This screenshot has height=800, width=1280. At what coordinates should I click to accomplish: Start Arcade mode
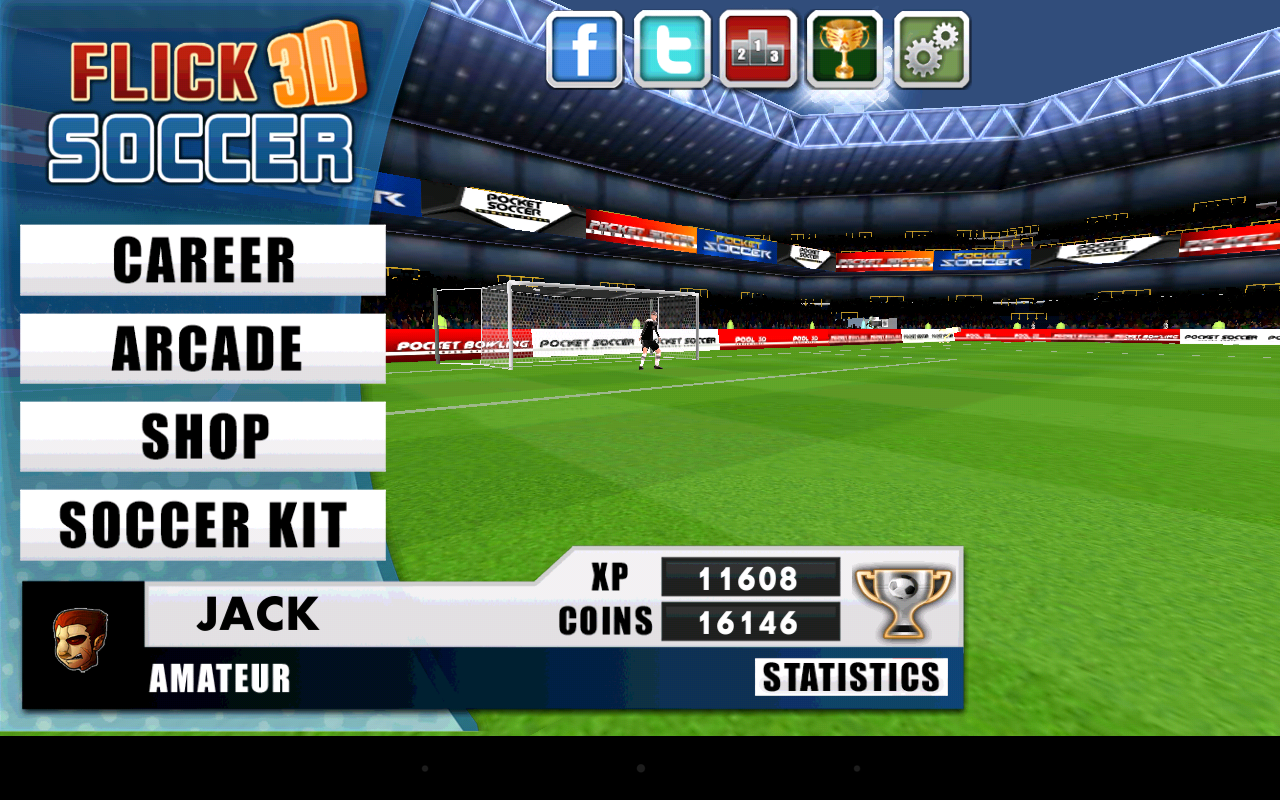200,347
